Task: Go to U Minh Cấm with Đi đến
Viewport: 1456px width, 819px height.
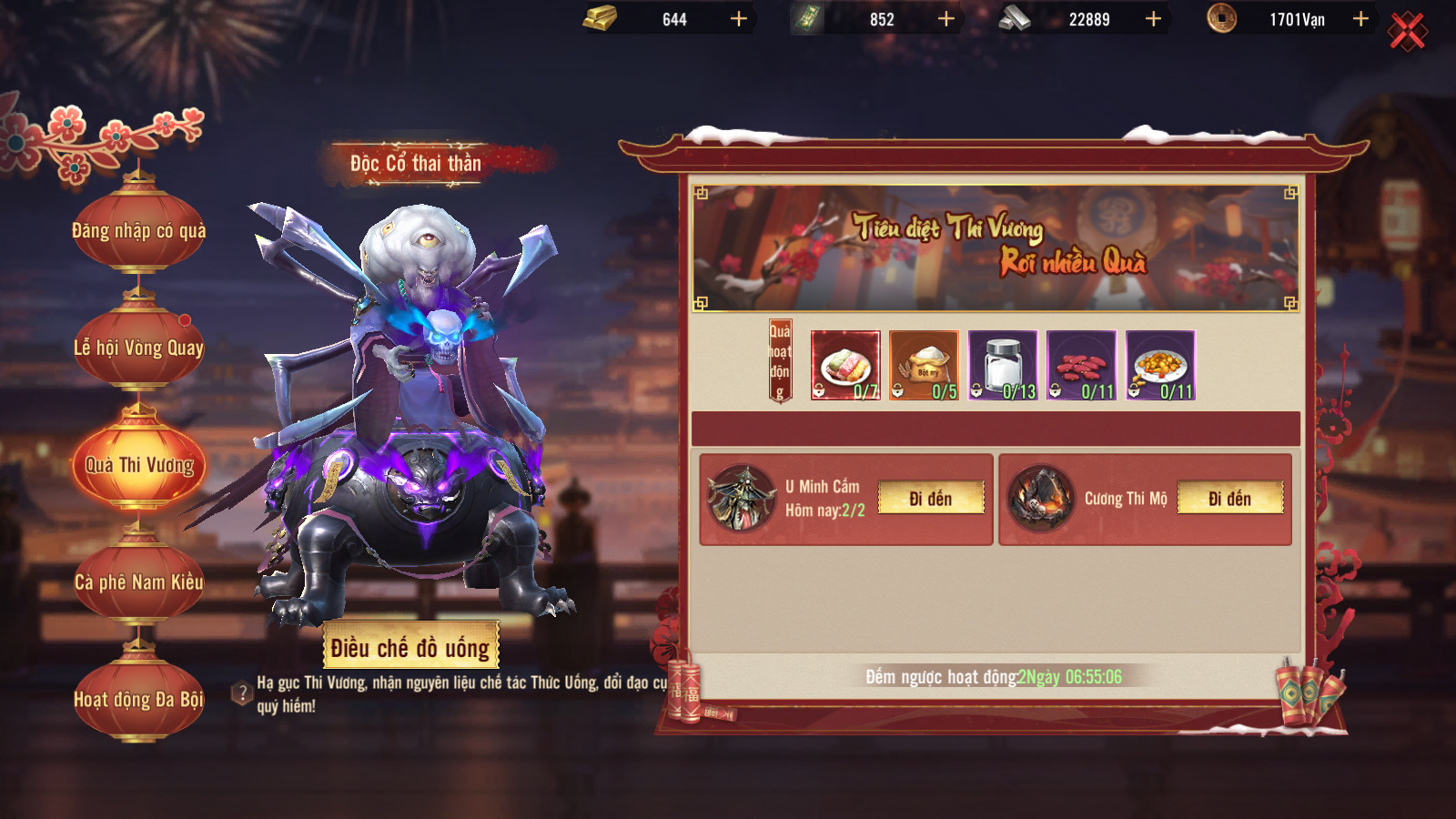Action: 930,499
